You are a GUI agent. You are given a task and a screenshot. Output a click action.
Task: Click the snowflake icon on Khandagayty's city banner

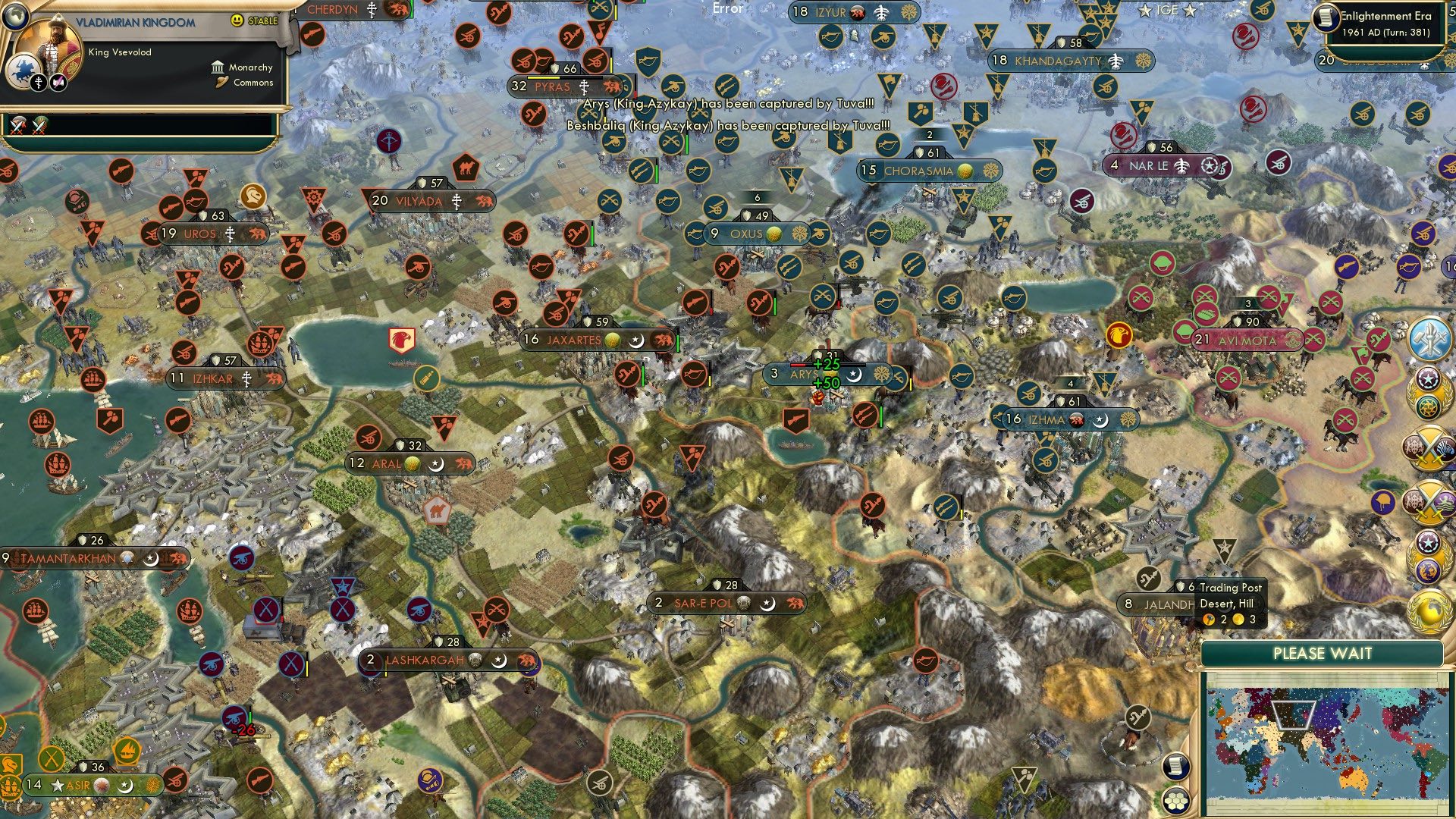coord(1143,61)
